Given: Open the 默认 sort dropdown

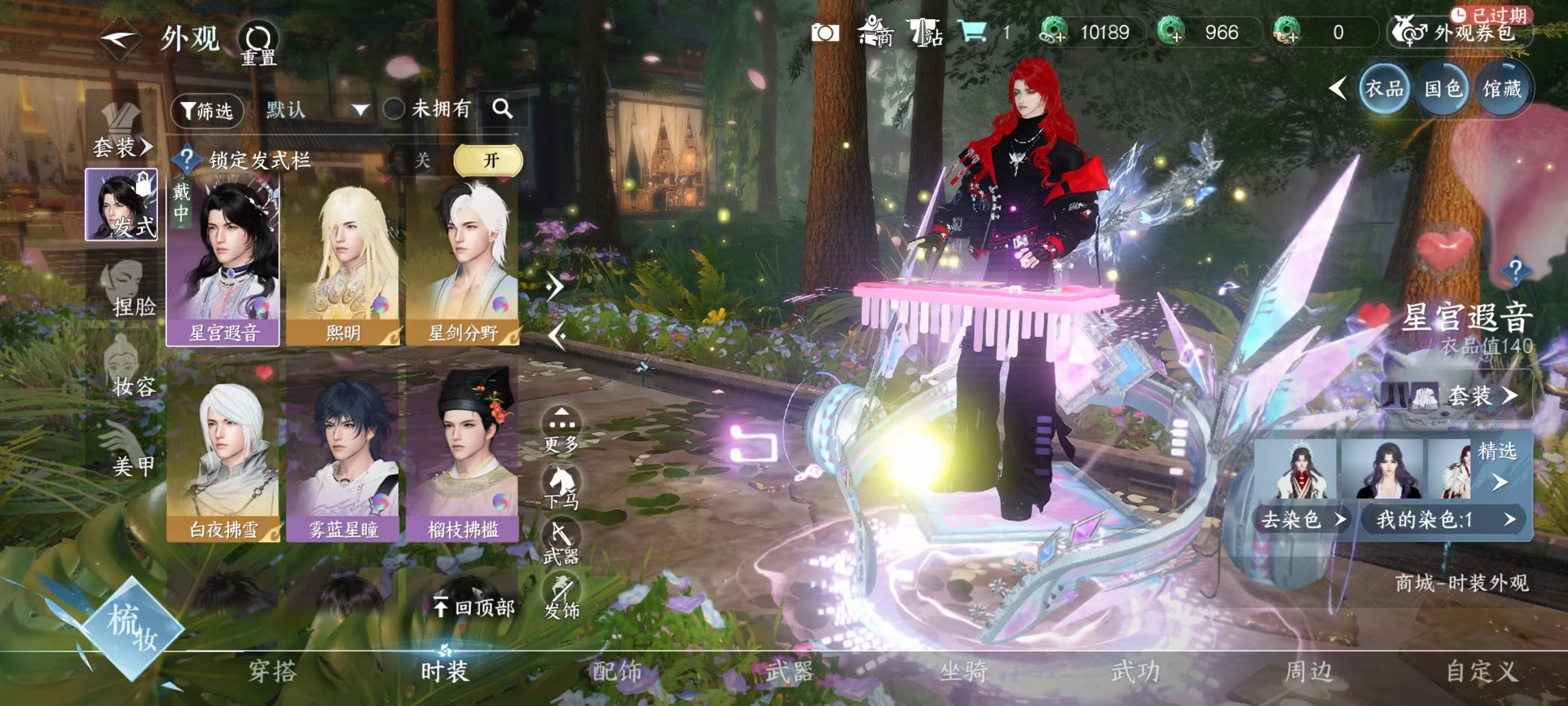Looking at the screenshot, I should 316,110.
